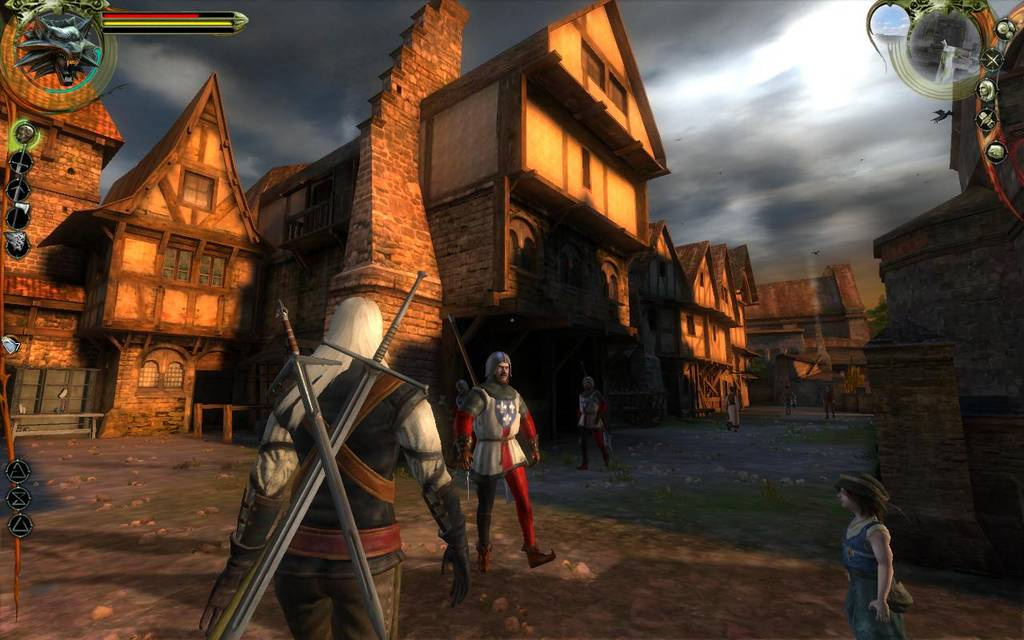Activate the silver wolf head icon
The height and width of the screenshot is (640, 1024).
coord(18,243)
